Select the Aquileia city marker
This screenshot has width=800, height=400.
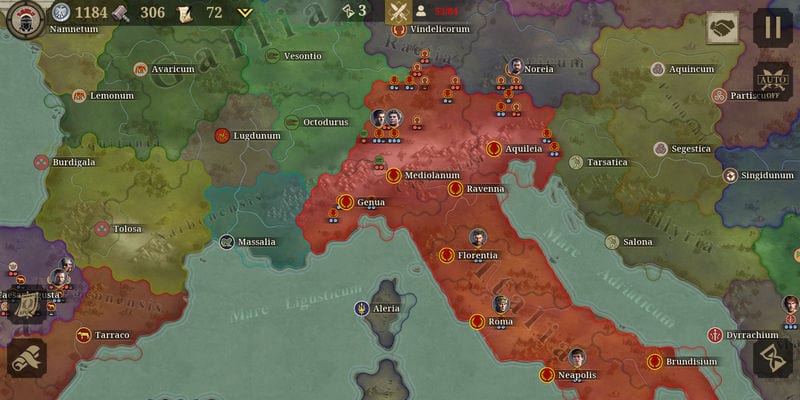[x=494, y=149]
